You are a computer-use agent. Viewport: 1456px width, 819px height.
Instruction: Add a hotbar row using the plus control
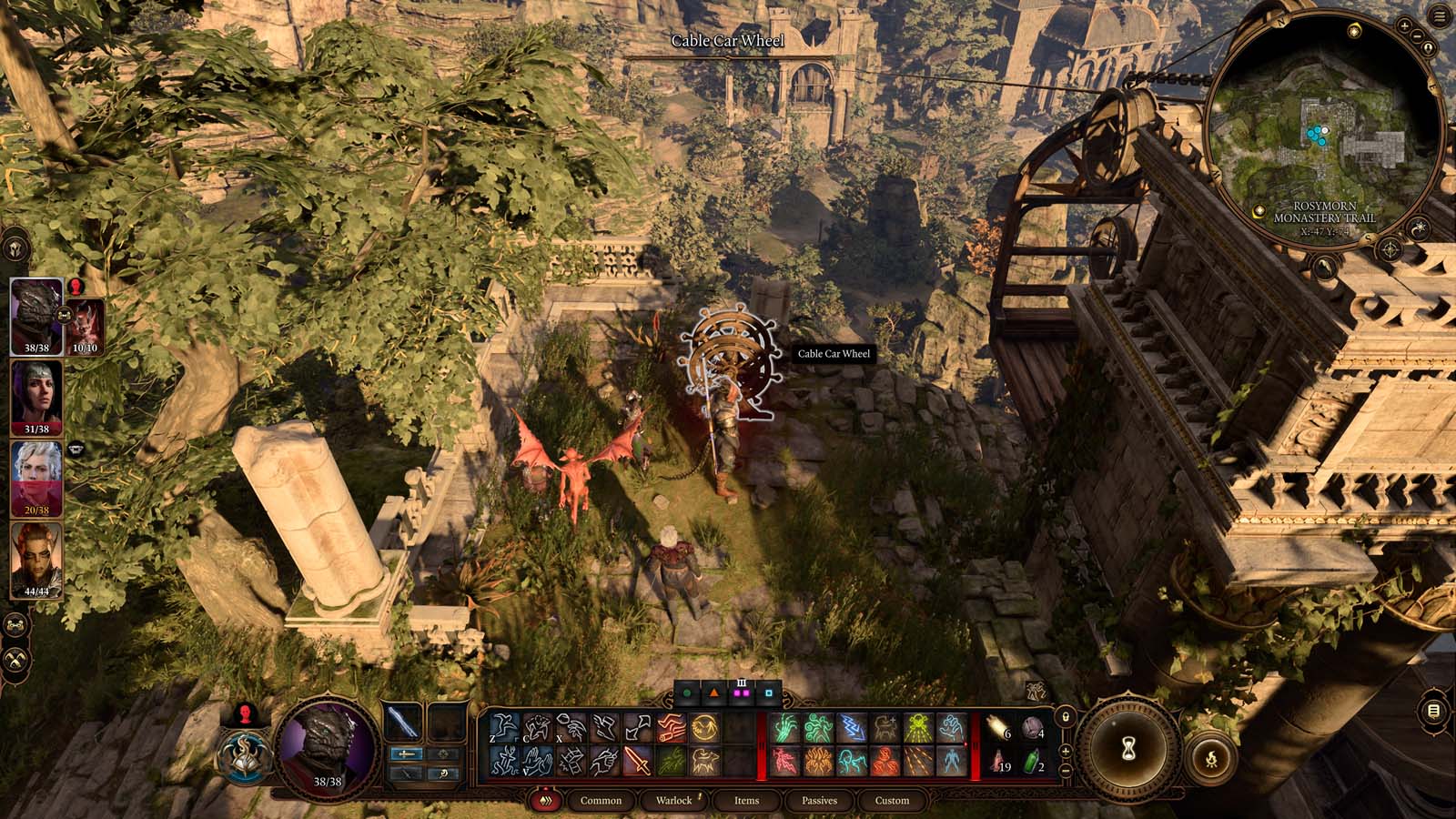click(x=1065, y=751)
